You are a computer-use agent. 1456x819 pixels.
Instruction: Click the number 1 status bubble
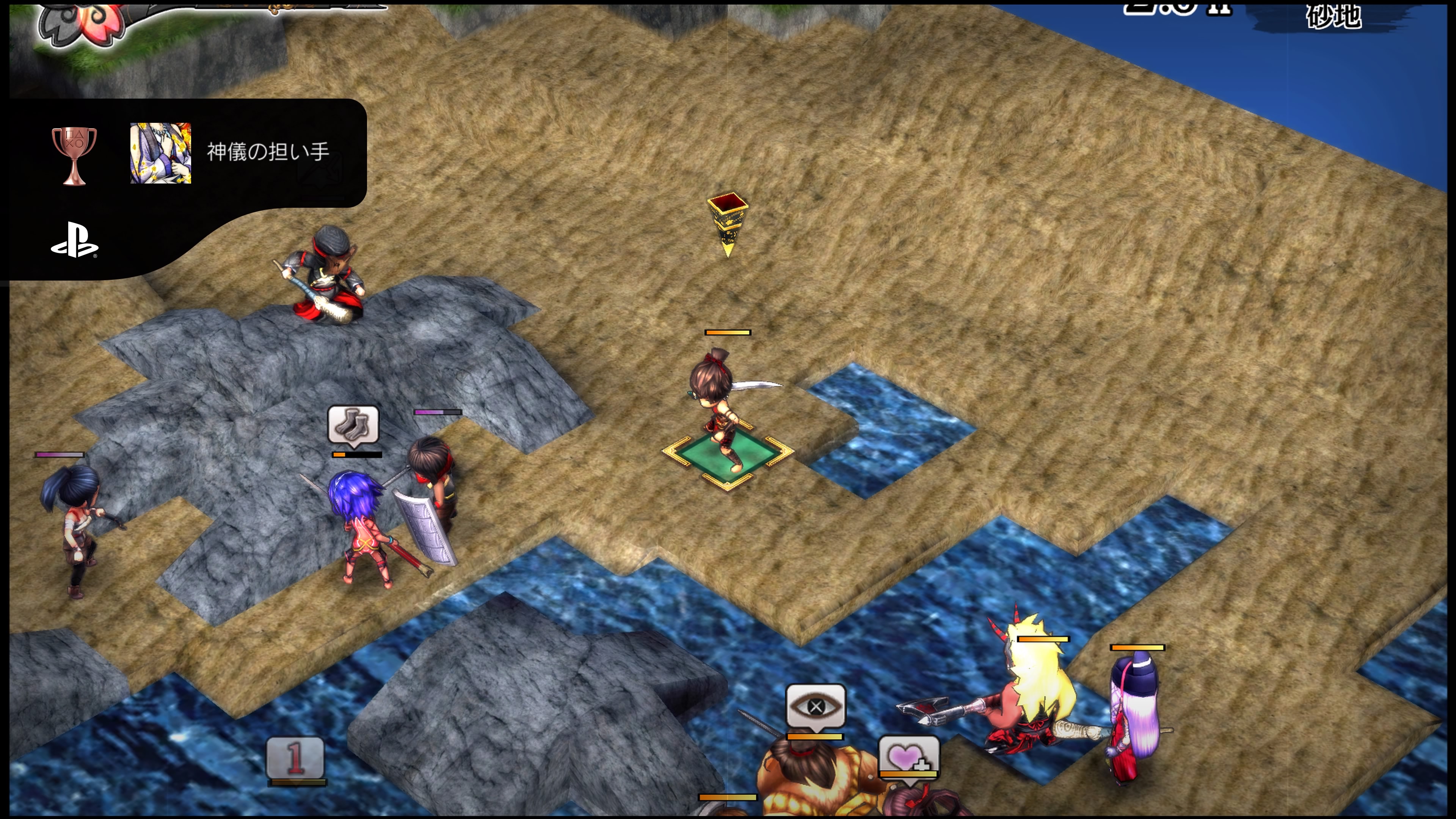[296, 758]
